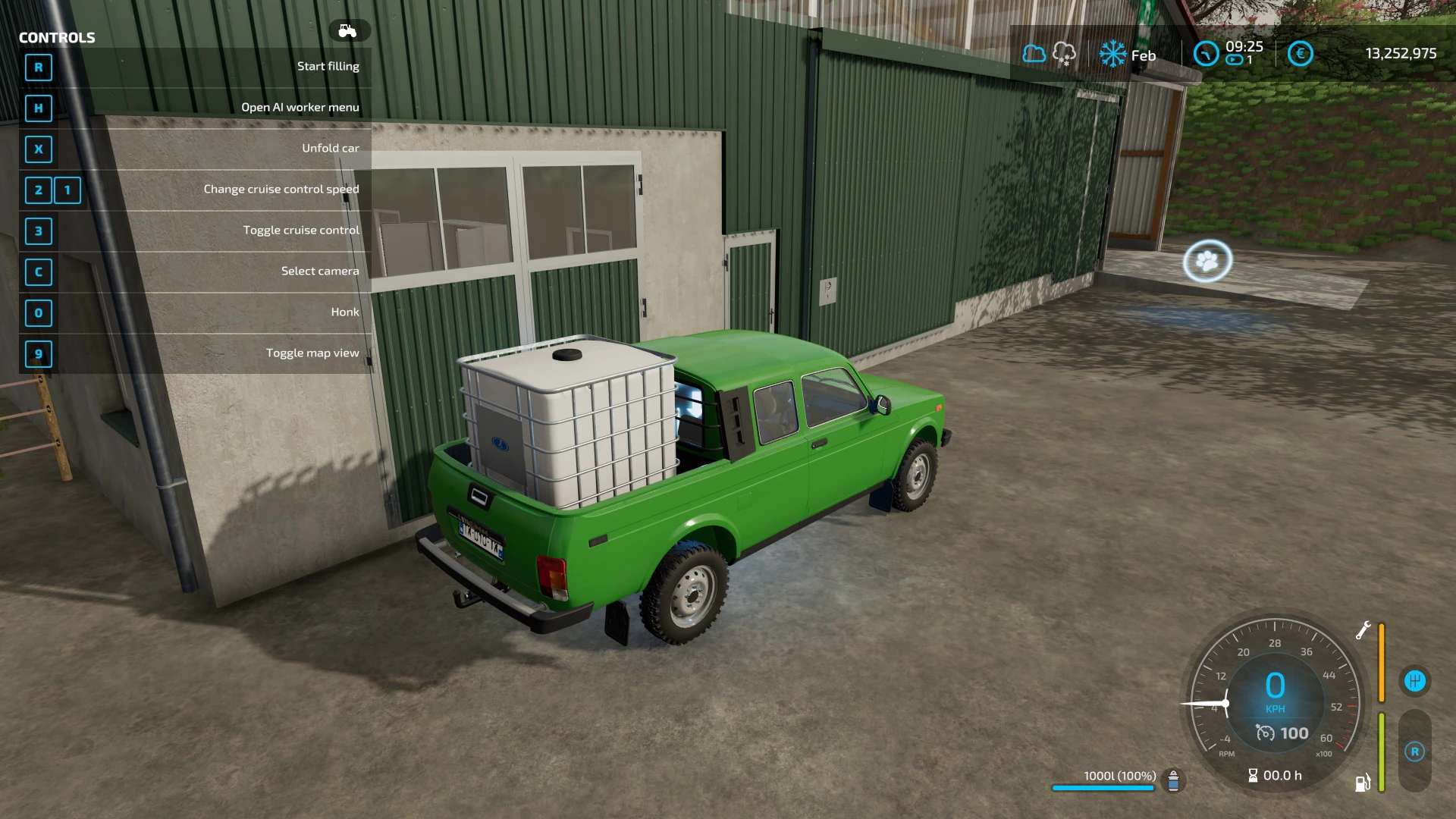Click the wrench damage indicator icon
The height and width of the screenshot is (819, 1456).
point(1363,630)
